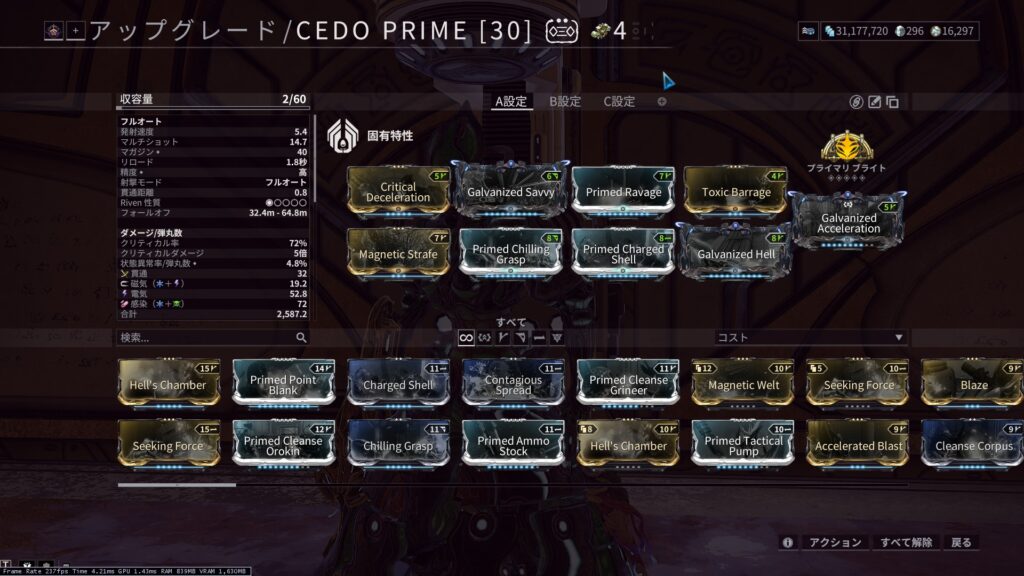Click the mod search field
Screen dimensions: 1024x576
click(x=205, y=338)
